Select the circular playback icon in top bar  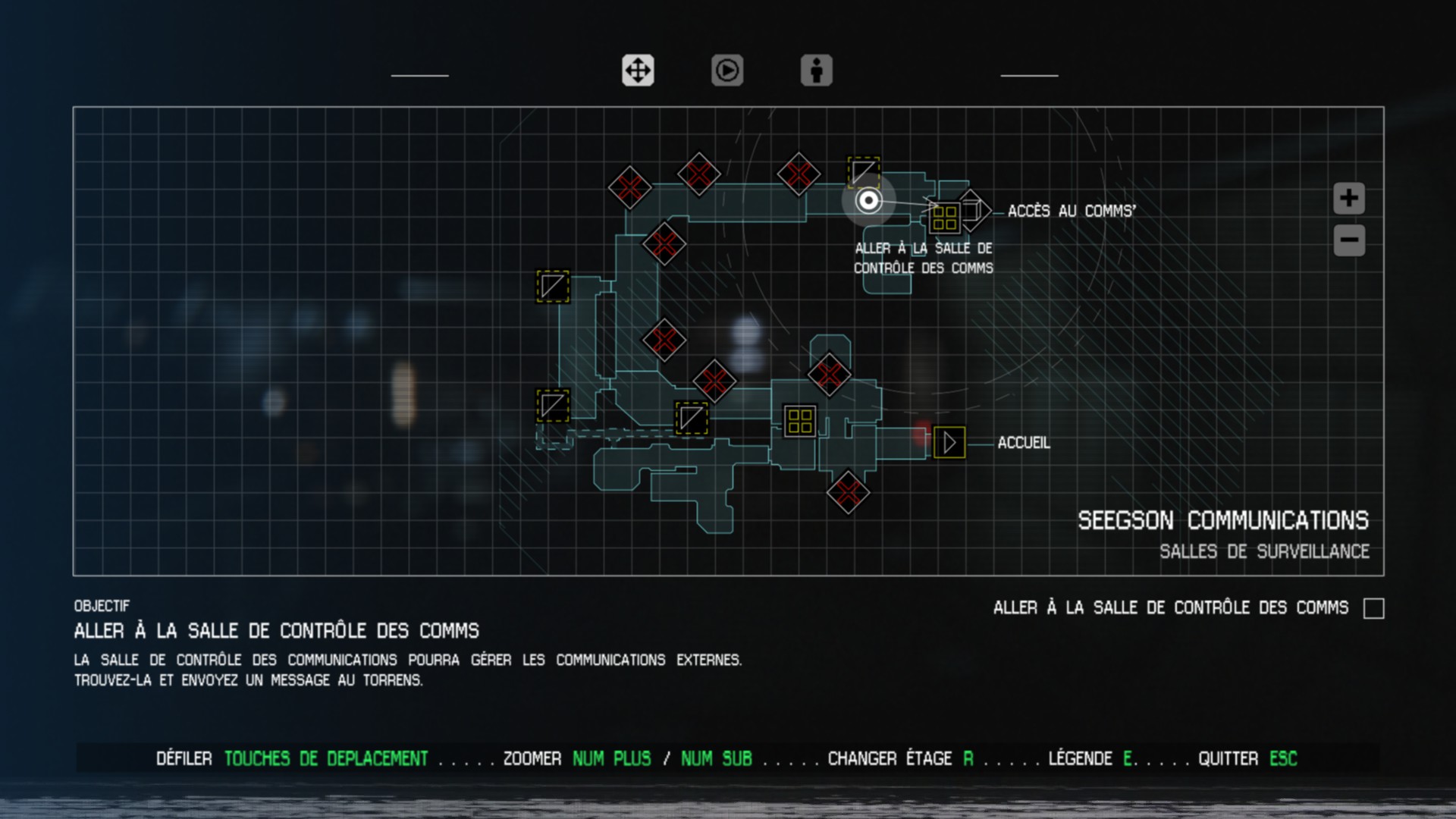[726, 71]
